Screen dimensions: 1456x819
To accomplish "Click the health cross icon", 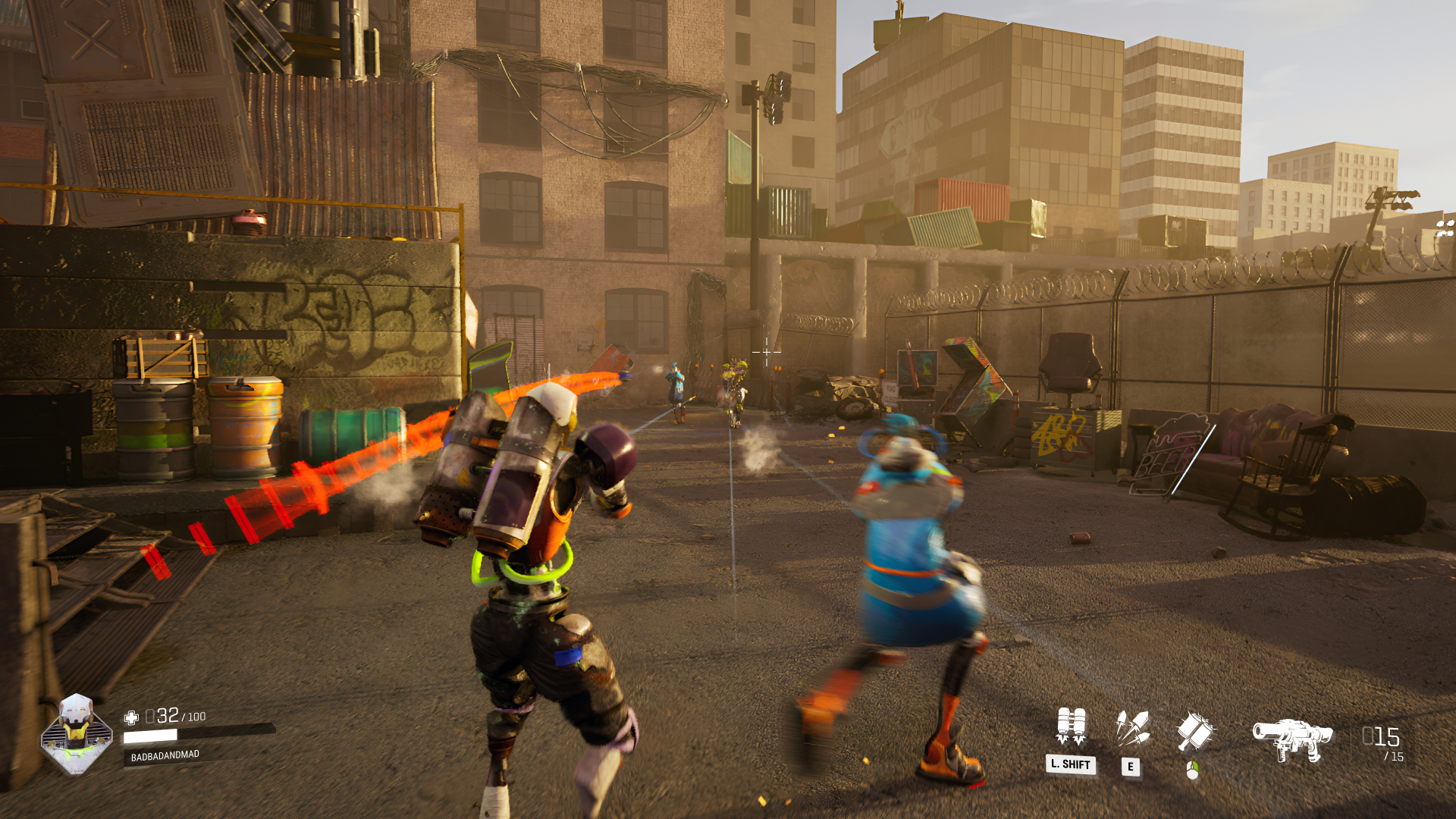I will pyautogui.click(x=132, y=715).
